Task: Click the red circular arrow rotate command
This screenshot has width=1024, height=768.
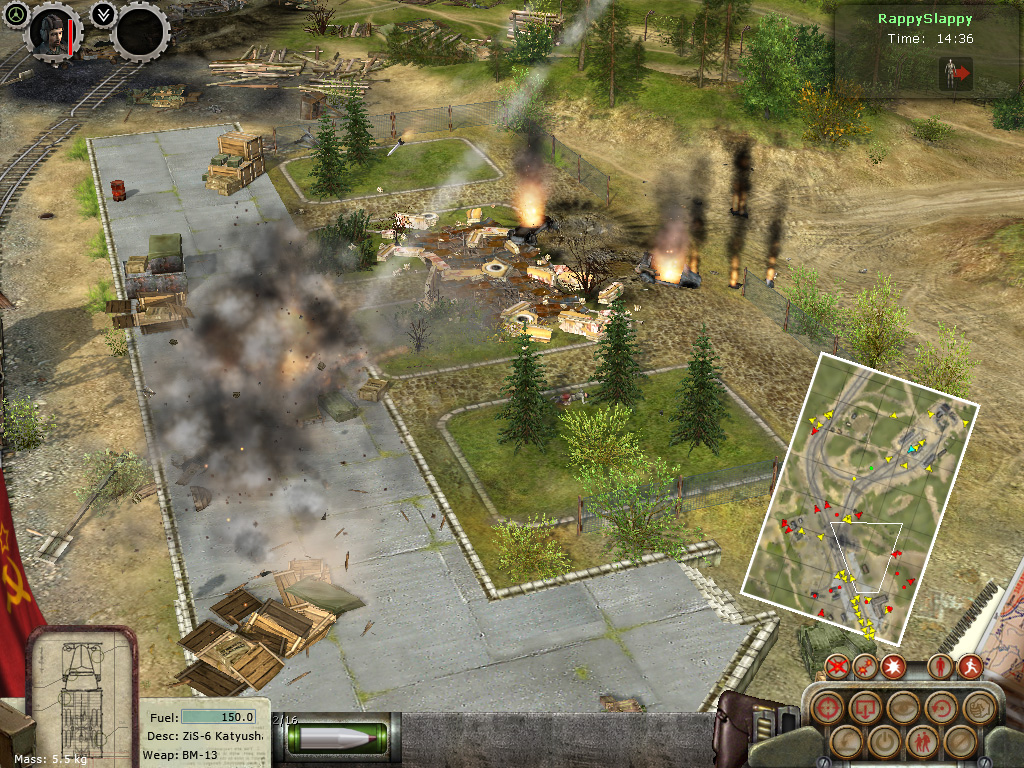Action: (x=940, y=708)
